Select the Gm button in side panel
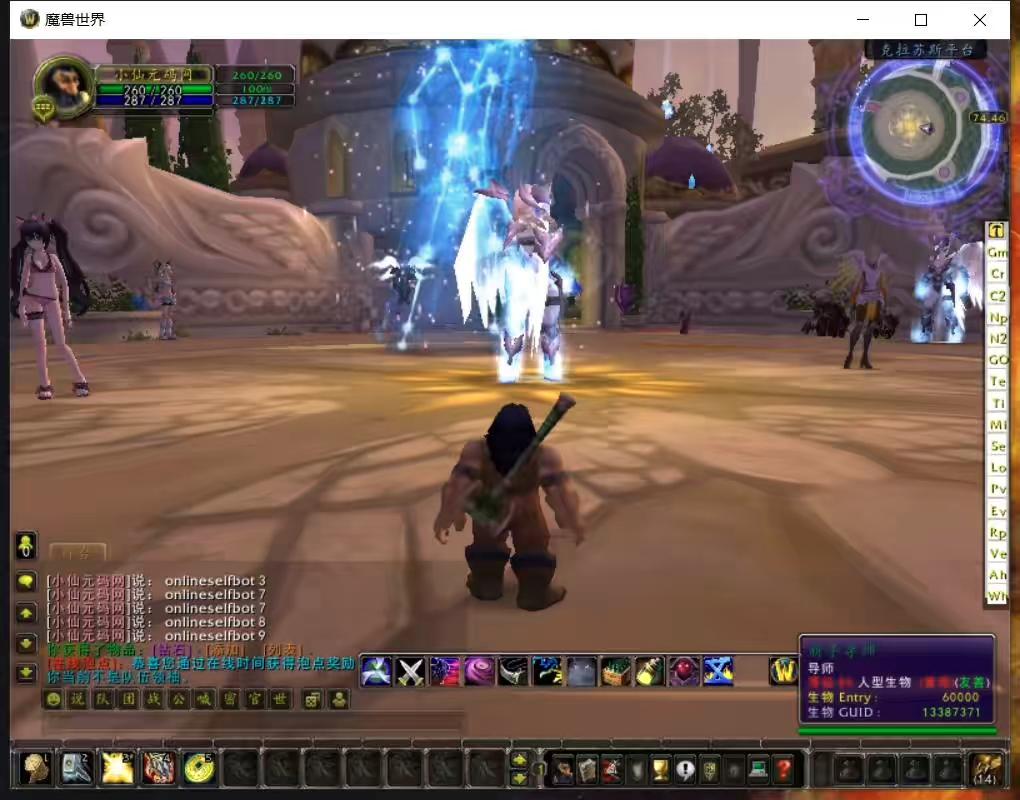1020x800 pixels. pos(997,252)
